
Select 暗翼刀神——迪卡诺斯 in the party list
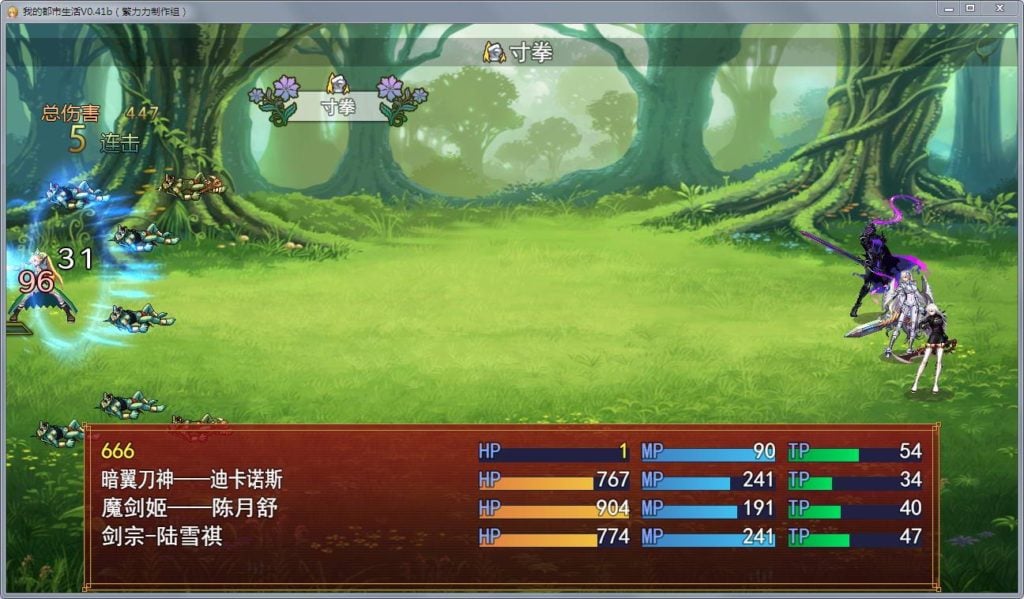click(192, 481)
